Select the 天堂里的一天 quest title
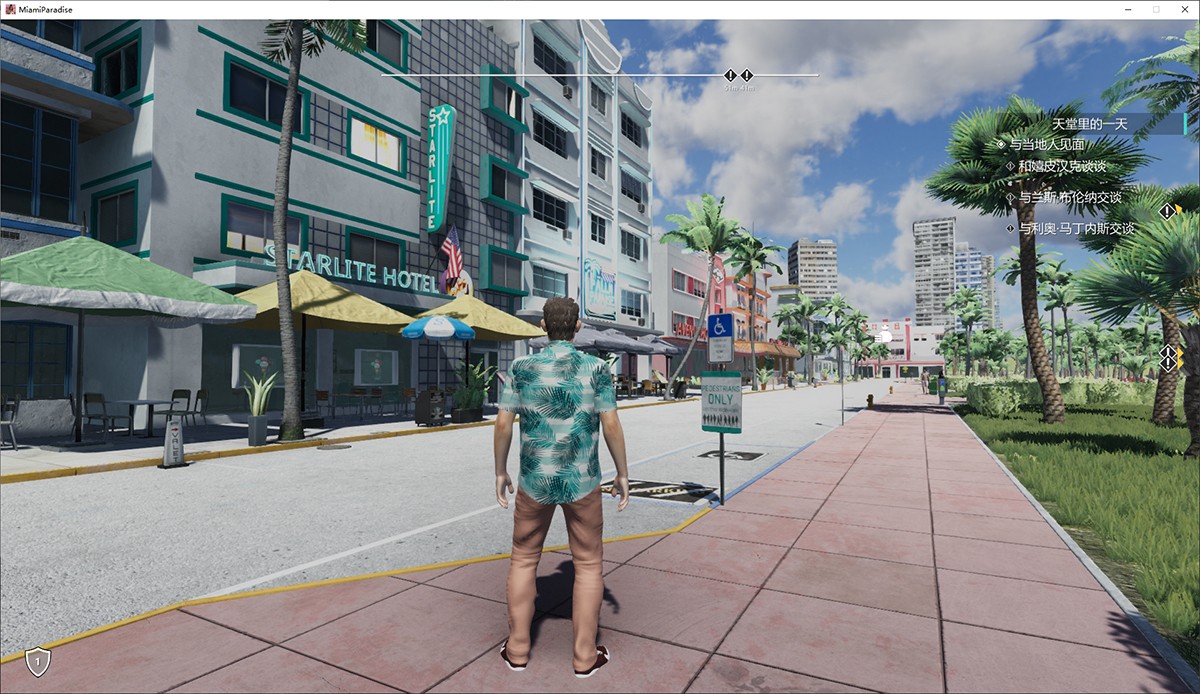 tap(1089, 124)
